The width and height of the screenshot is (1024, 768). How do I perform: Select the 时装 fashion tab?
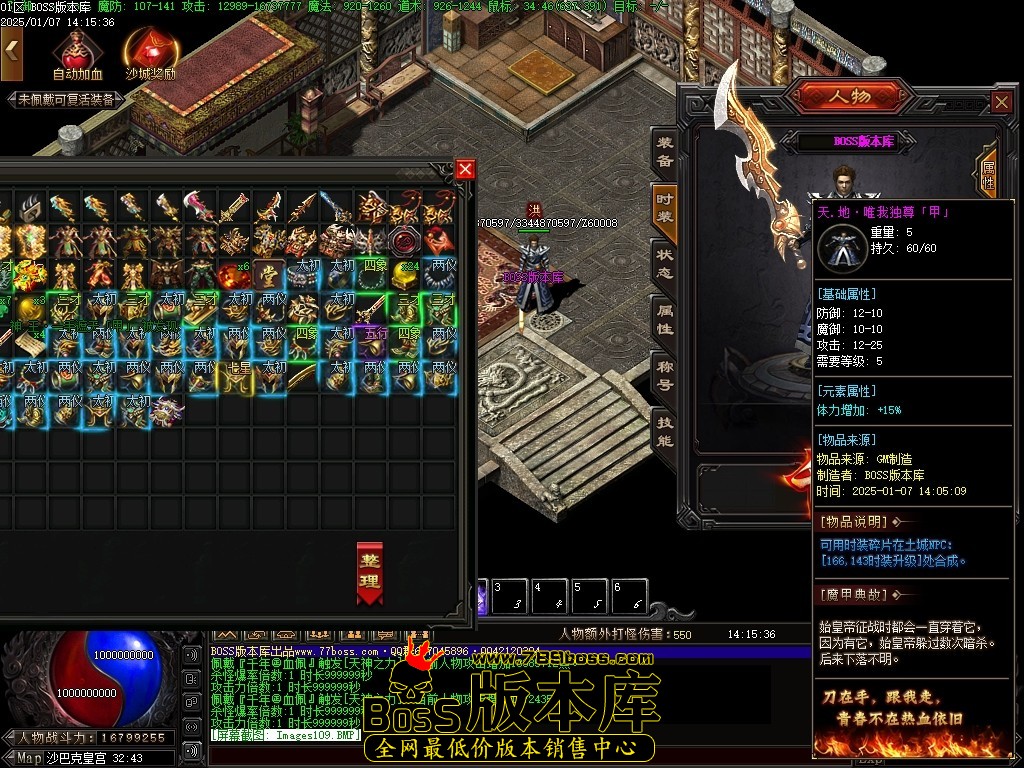[664, 209]
